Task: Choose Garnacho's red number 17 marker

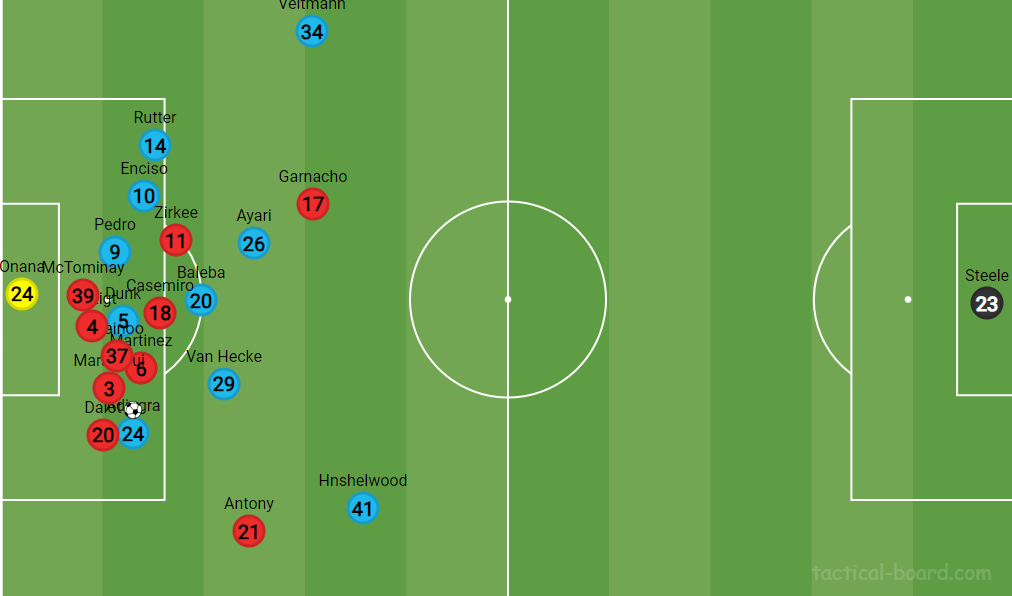Action: (x=313, y=205)
